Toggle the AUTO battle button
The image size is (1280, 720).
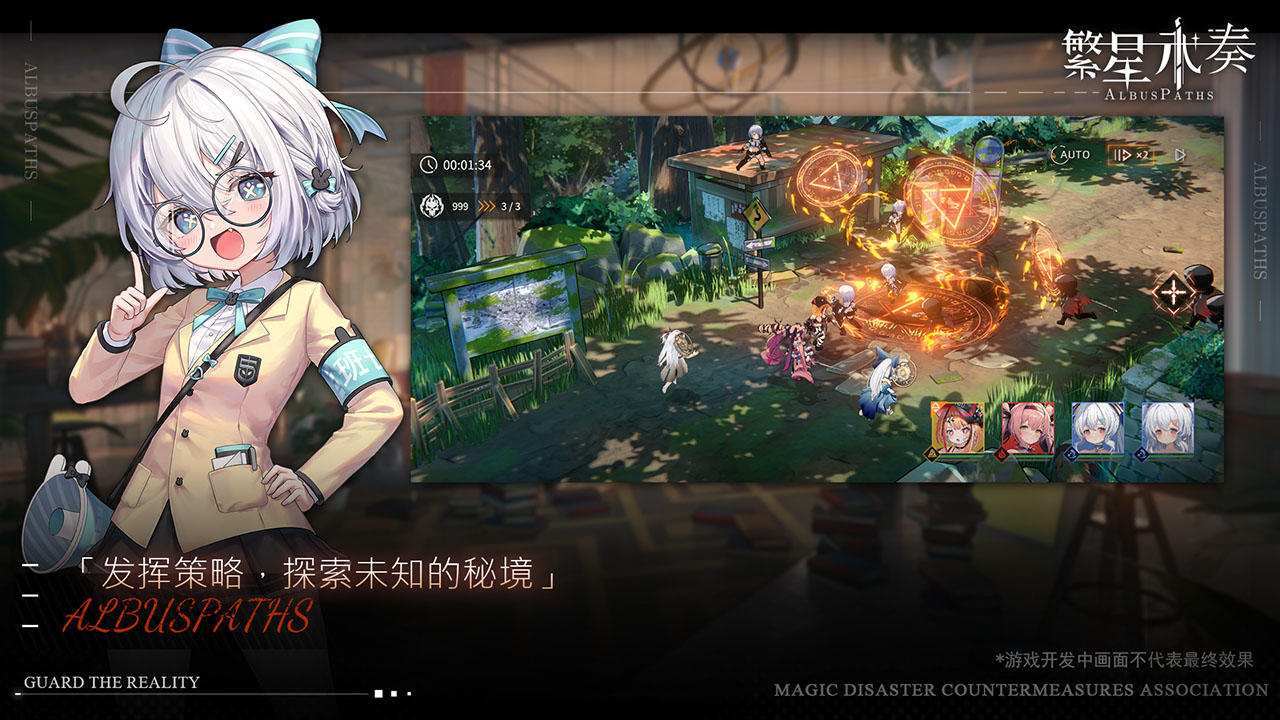[1070, 155]
